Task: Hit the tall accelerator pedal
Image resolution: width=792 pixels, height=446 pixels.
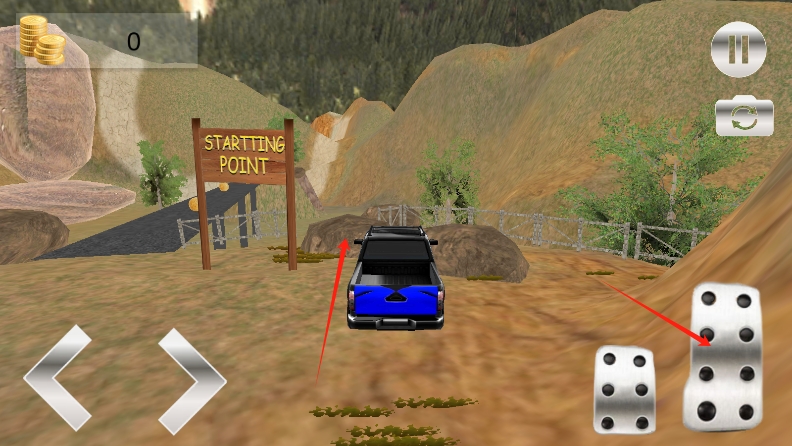Action: (724, 356)
